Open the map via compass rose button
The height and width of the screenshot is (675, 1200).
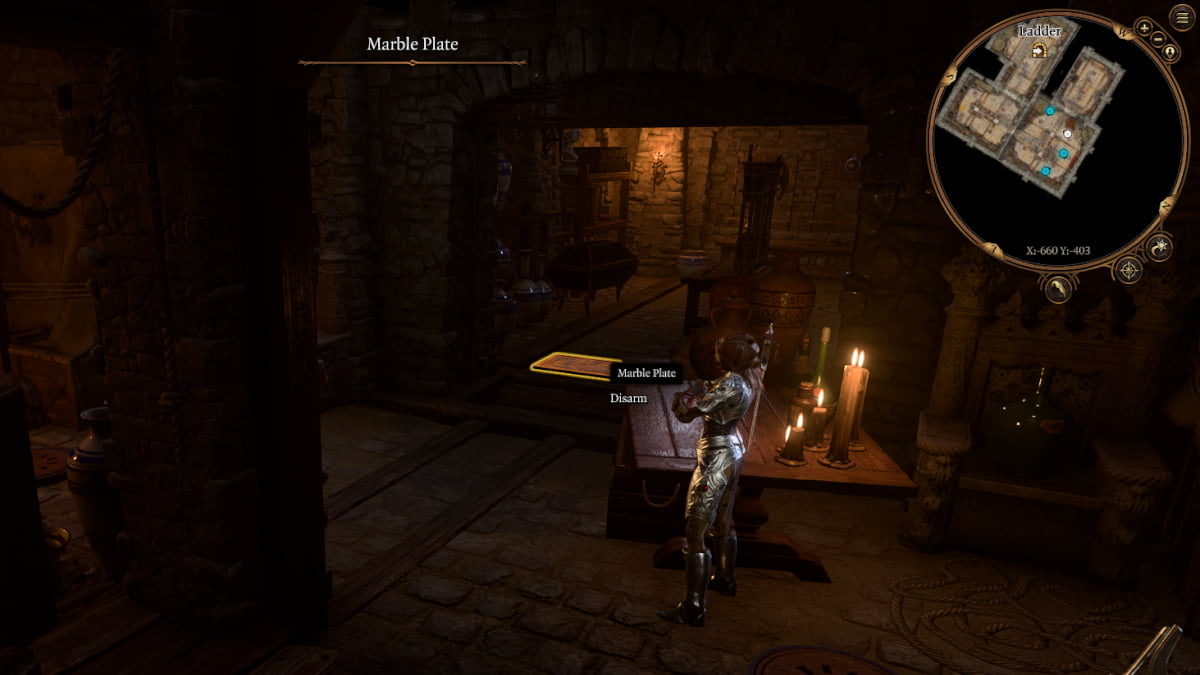click(1129, 269)
